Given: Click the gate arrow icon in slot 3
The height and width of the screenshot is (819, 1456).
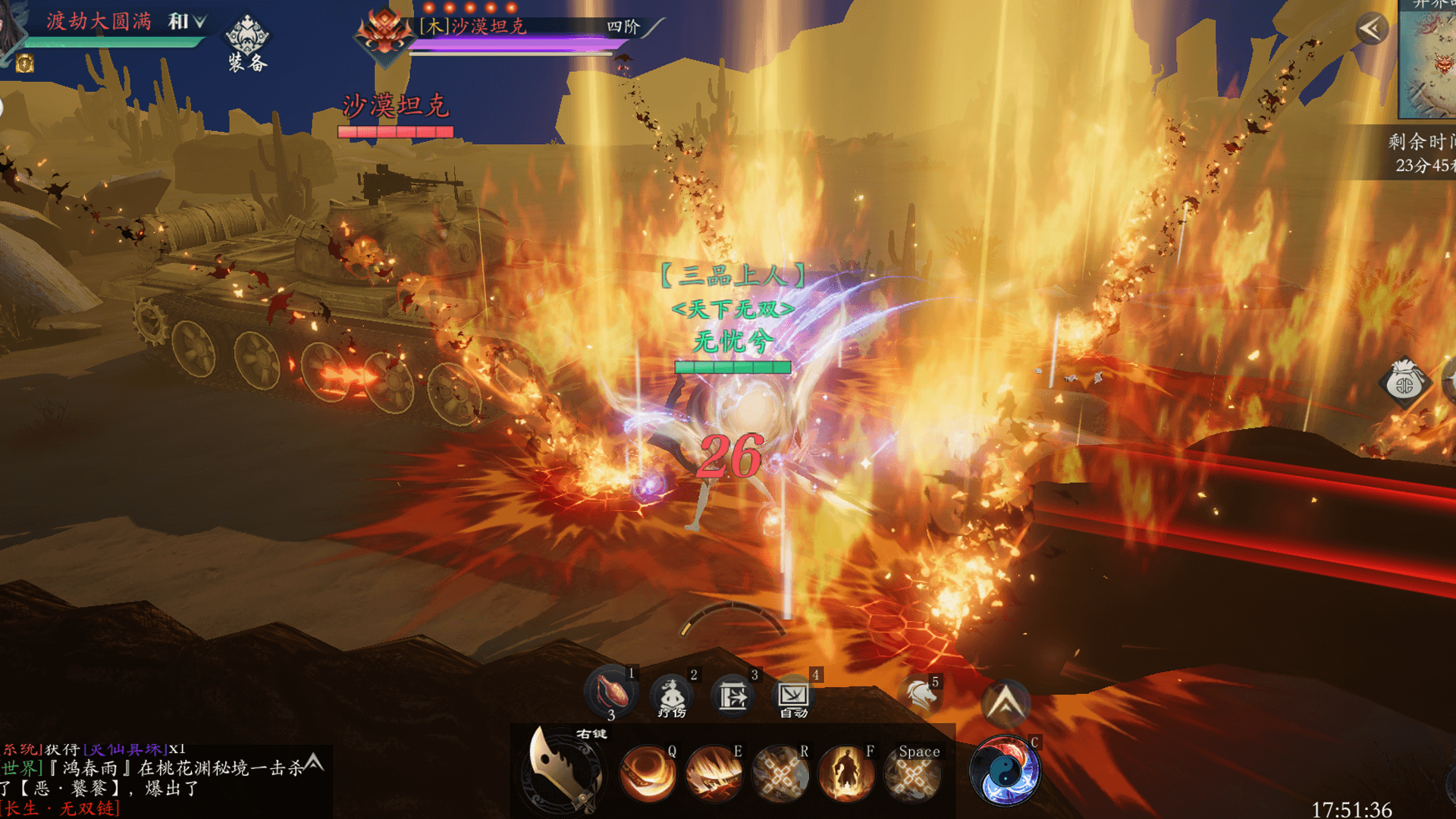Looking at the screenshot, I should click(x=733, y=695).
